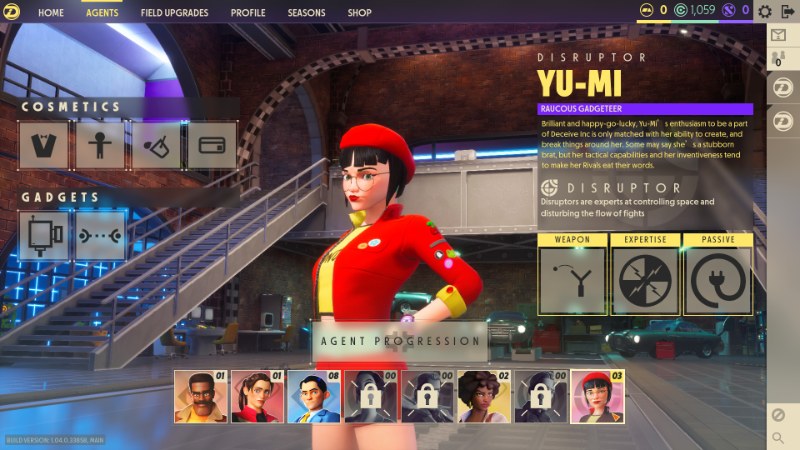Go to the Profile tab
The image size is (800, 450).
coord(248,13)
